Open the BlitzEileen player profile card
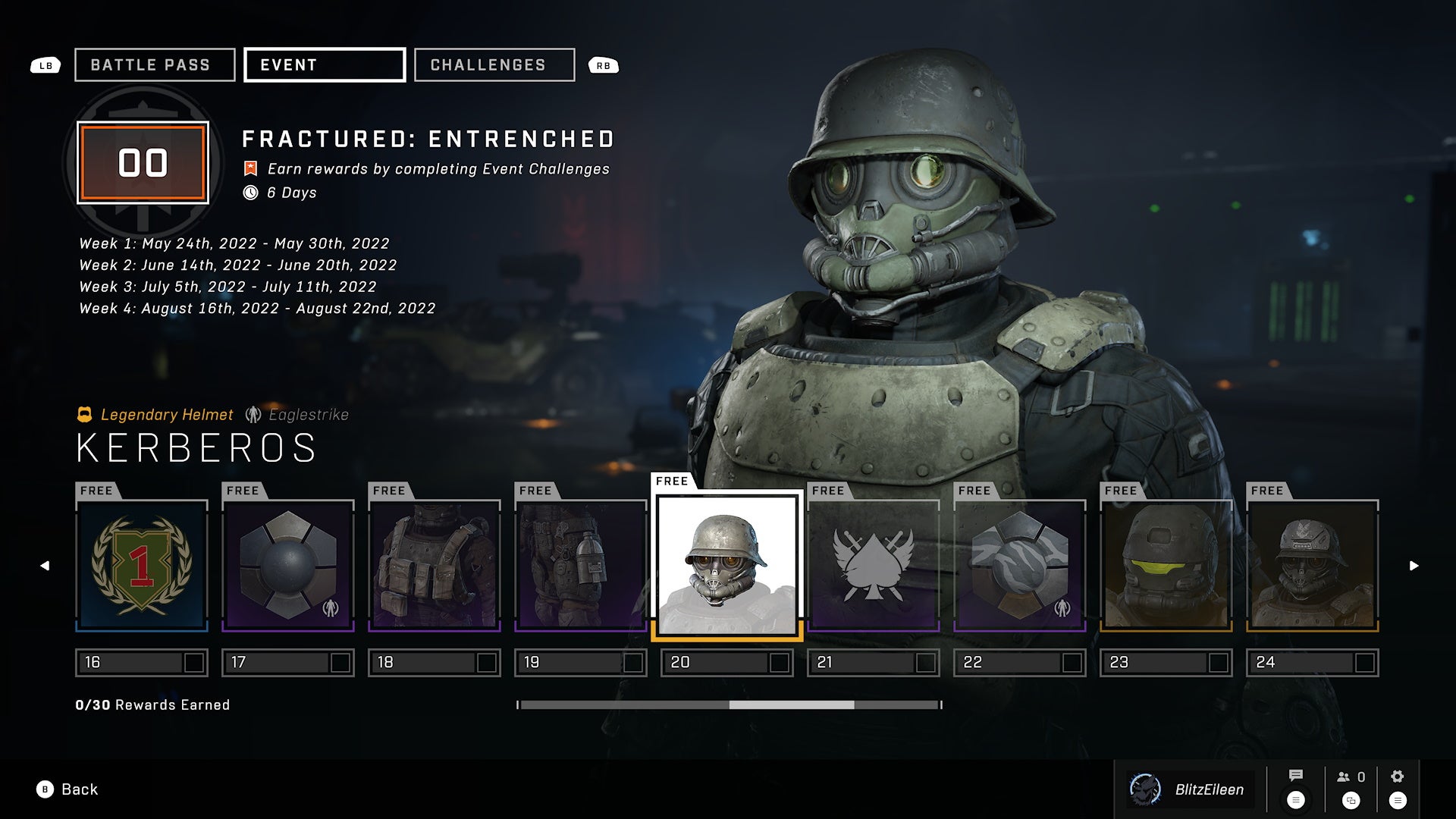The width and height of the screenshot is (1456, 819). pyautogui.click(x=1191, y=789)
